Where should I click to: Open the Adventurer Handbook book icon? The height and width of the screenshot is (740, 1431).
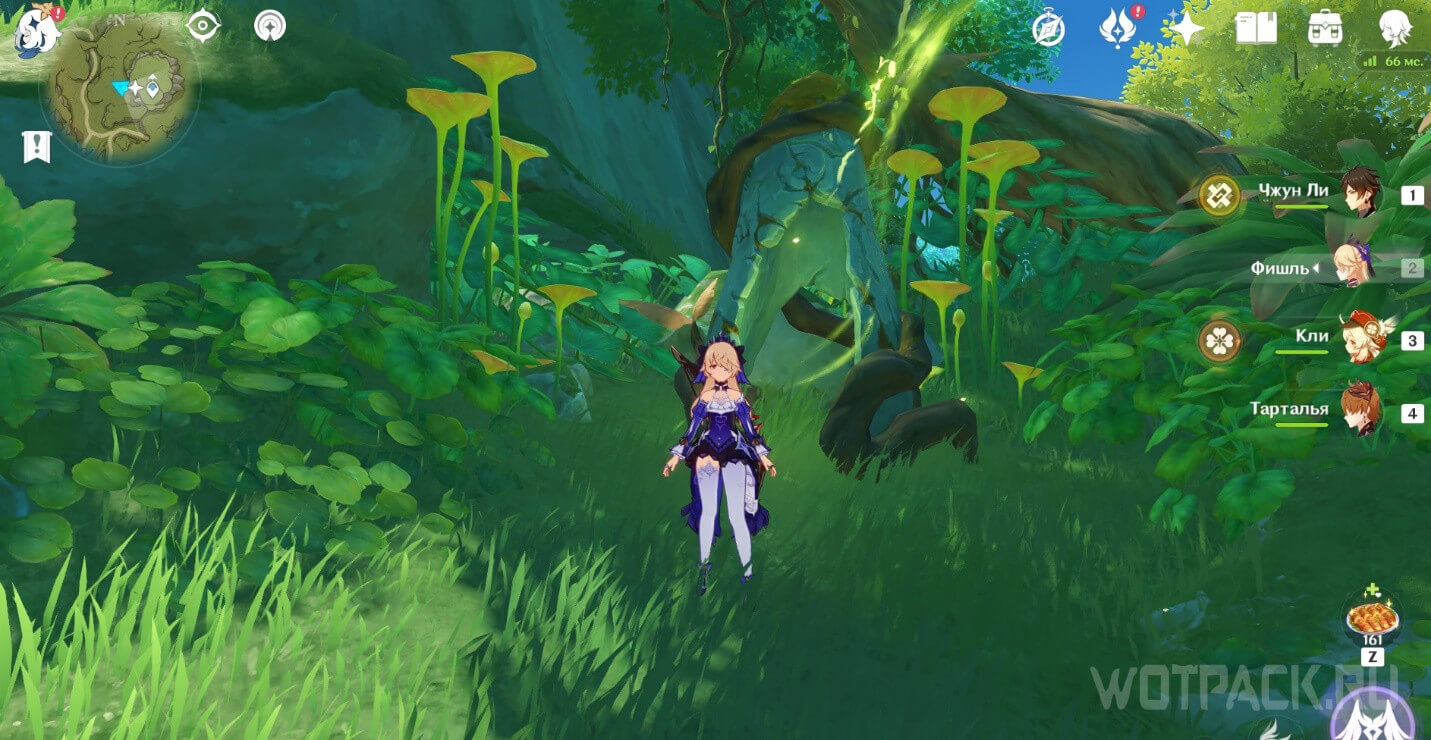click(x=1256, y=28)
